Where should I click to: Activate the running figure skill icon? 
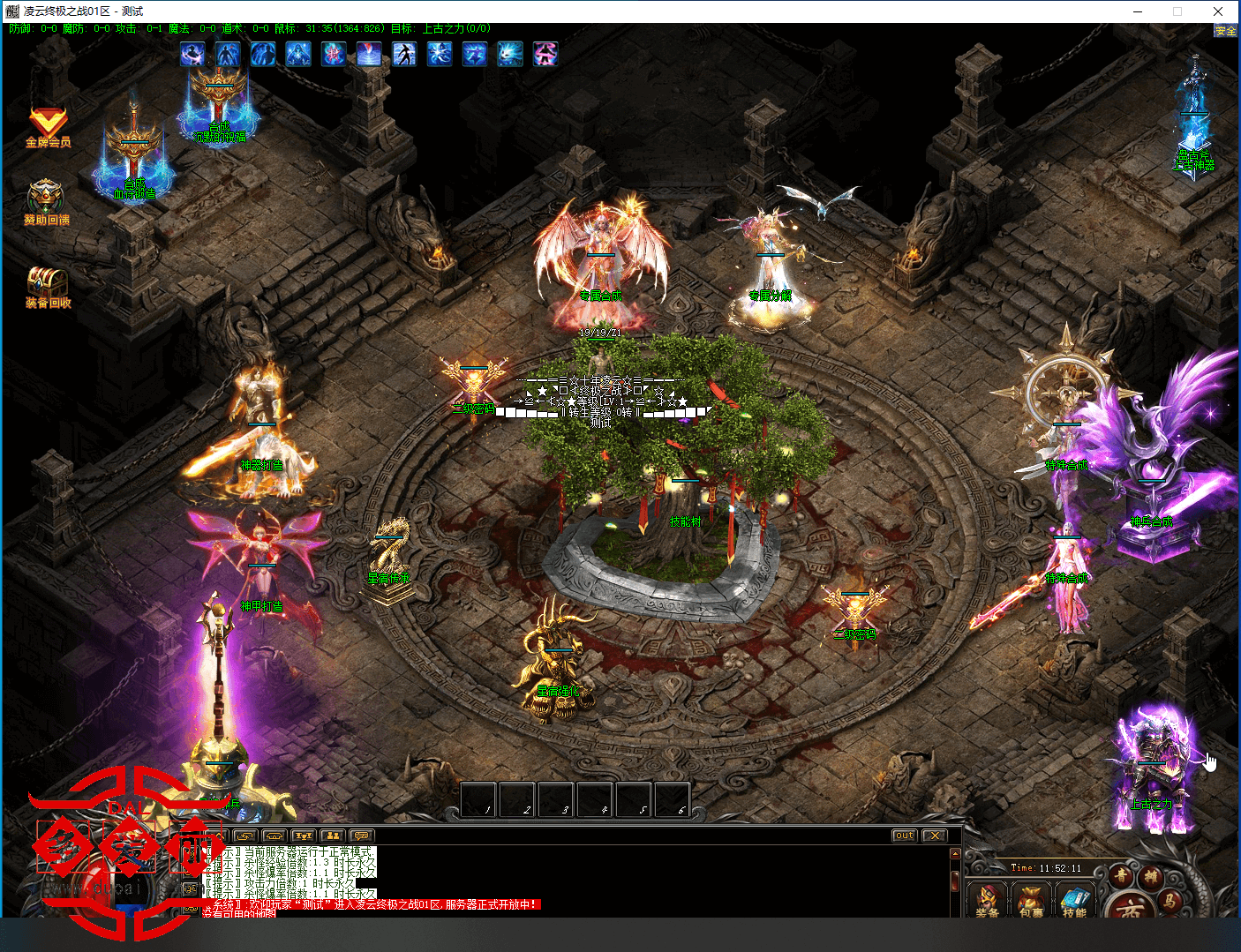[404, 54]
